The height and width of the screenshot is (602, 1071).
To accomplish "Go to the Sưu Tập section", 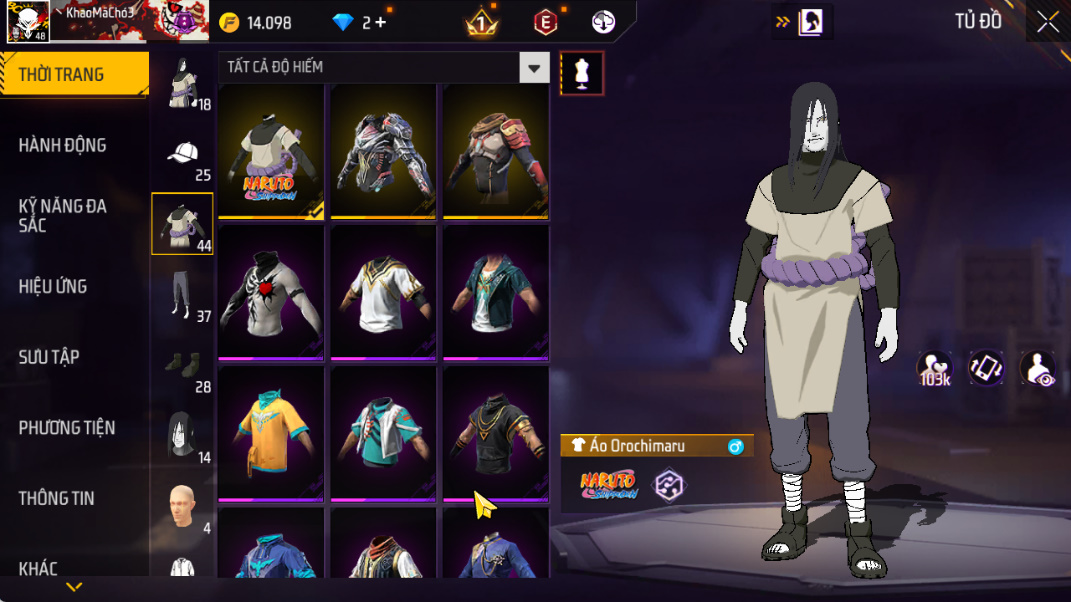I will [49, 357].
